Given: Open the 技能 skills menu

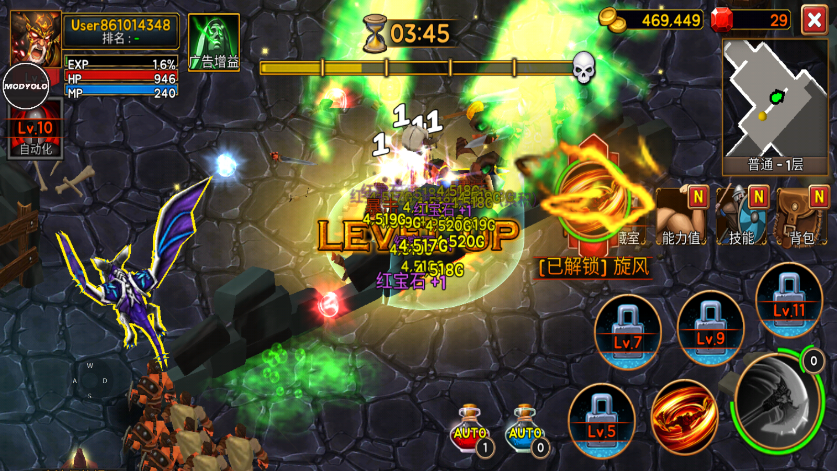Looking at the screenshot, I should click(x=743, y=213).
